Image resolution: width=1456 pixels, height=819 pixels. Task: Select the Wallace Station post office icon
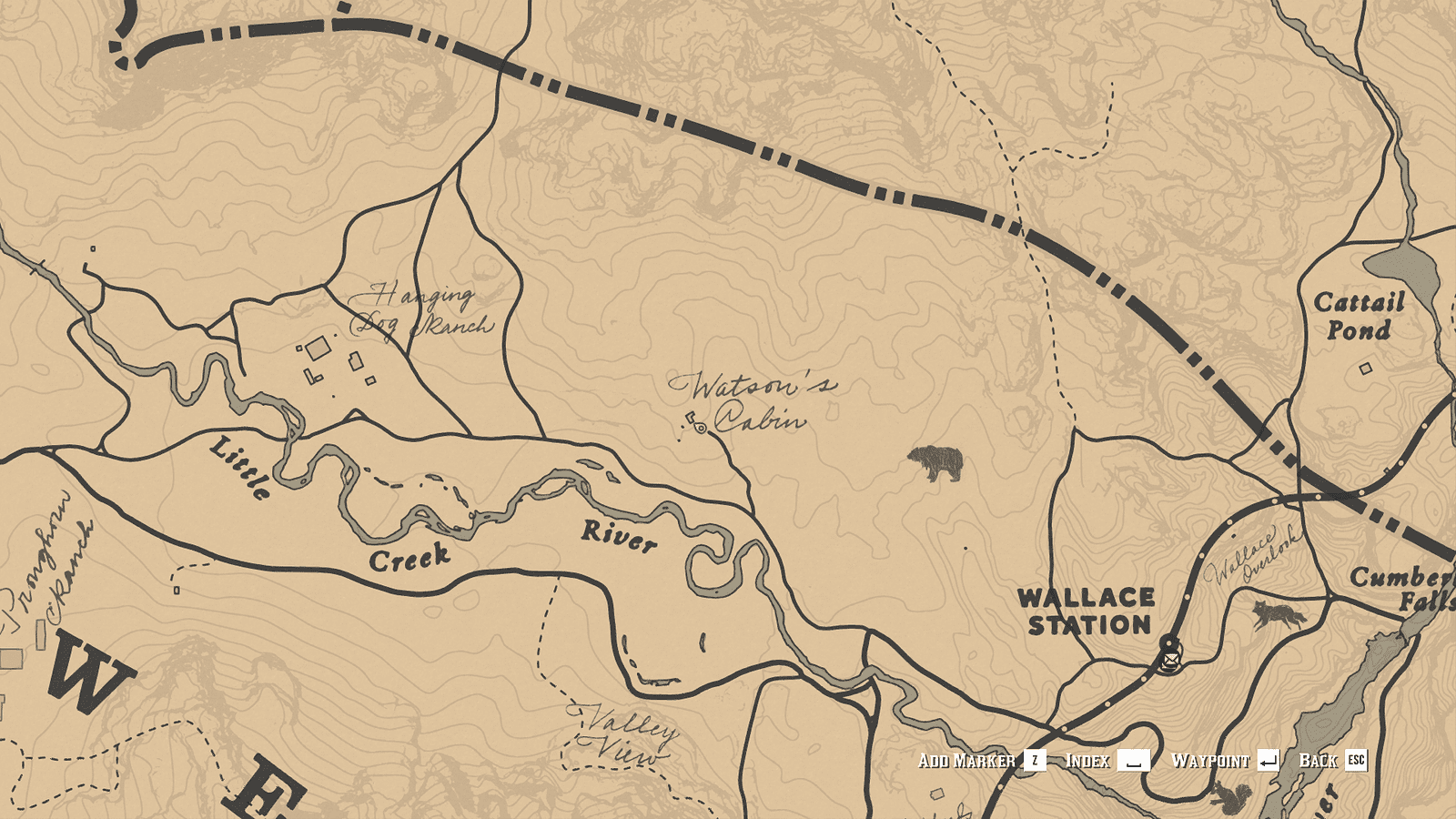[1168, 660]
